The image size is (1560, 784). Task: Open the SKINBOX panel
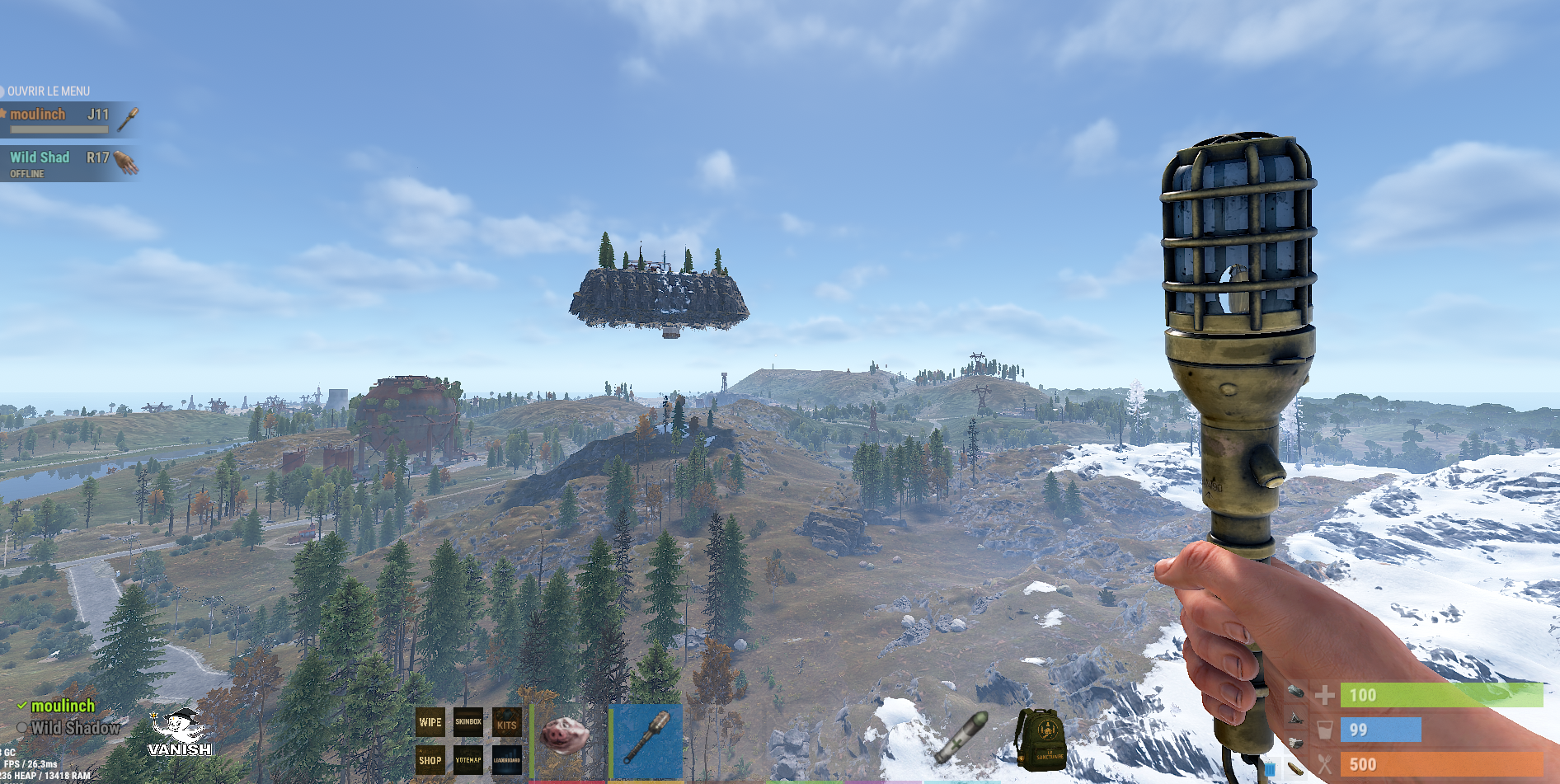tap(468, 722)
